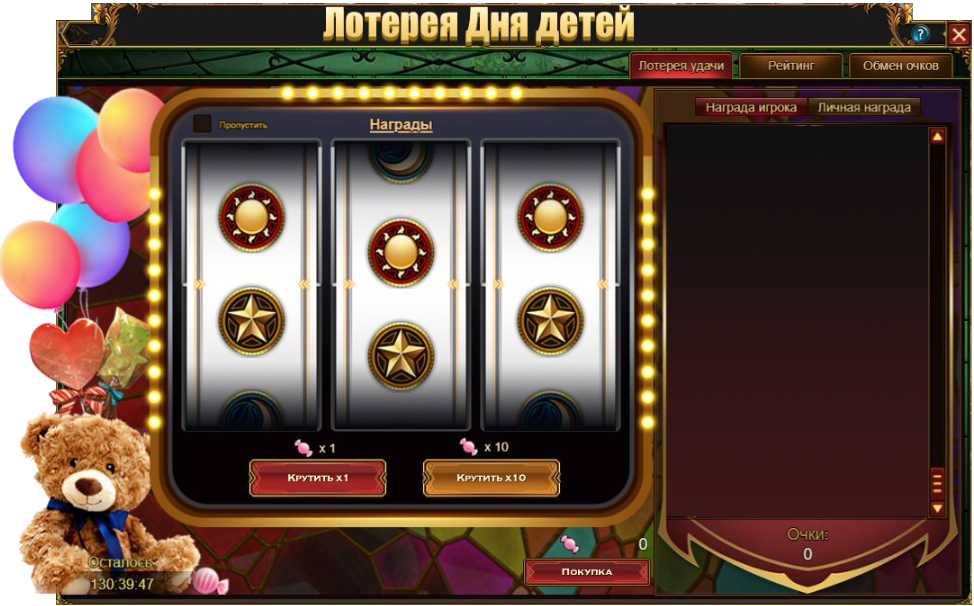Viewport: 974px width, 606px height.
Task: Spin the reels once with Крутить x1
Action: click(x=317, y=478)
